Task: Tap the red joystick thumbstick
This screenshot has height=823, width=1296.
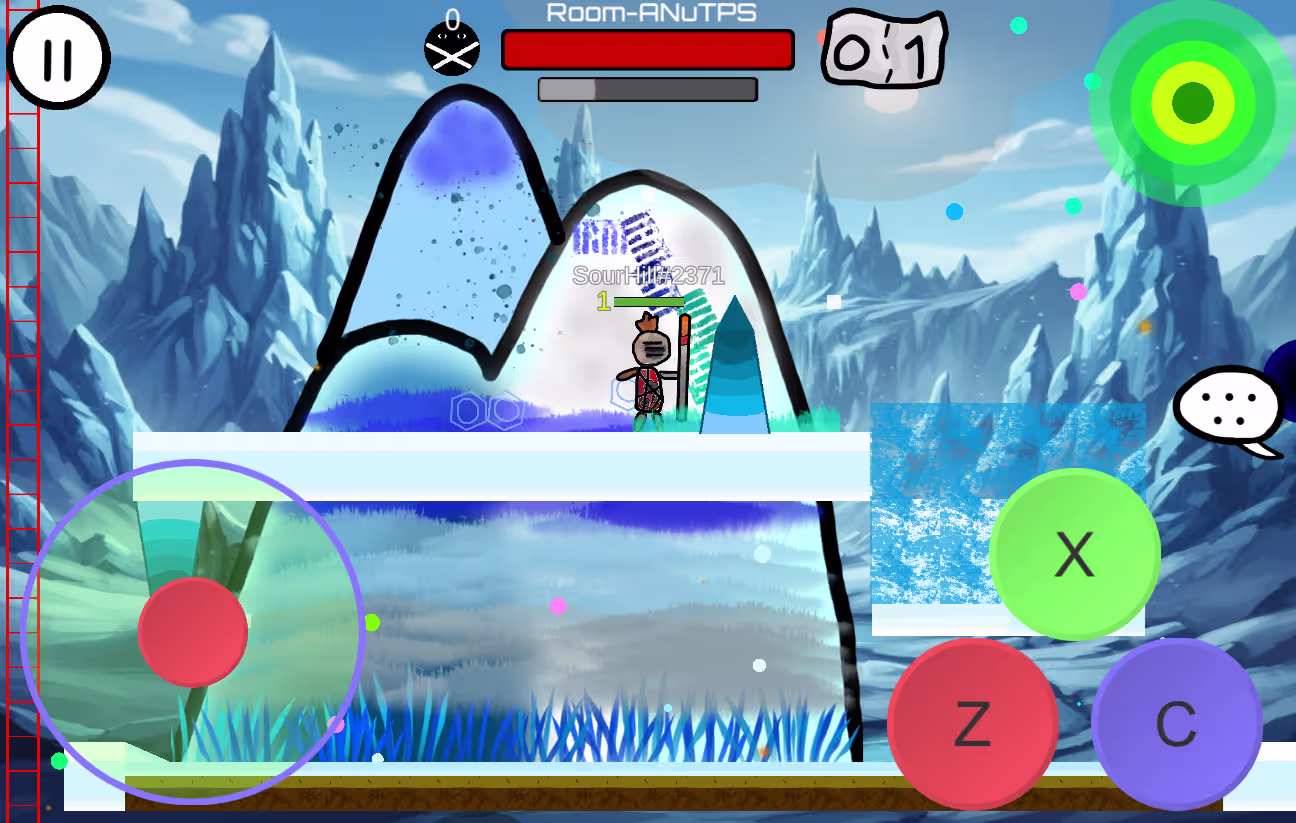Action: tap(193, 630)
